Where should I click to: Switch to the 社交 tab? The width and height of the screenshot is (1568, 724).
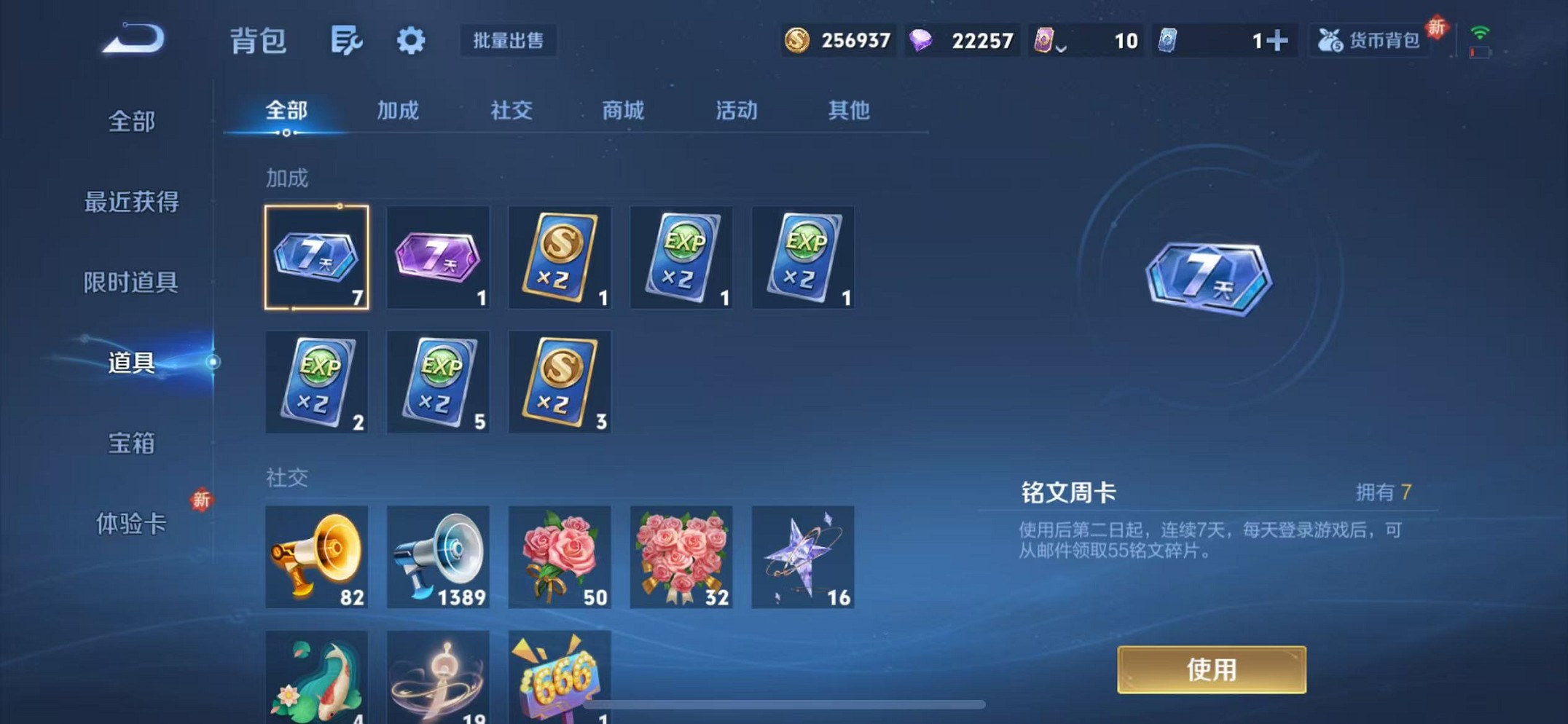click(512, 111)
